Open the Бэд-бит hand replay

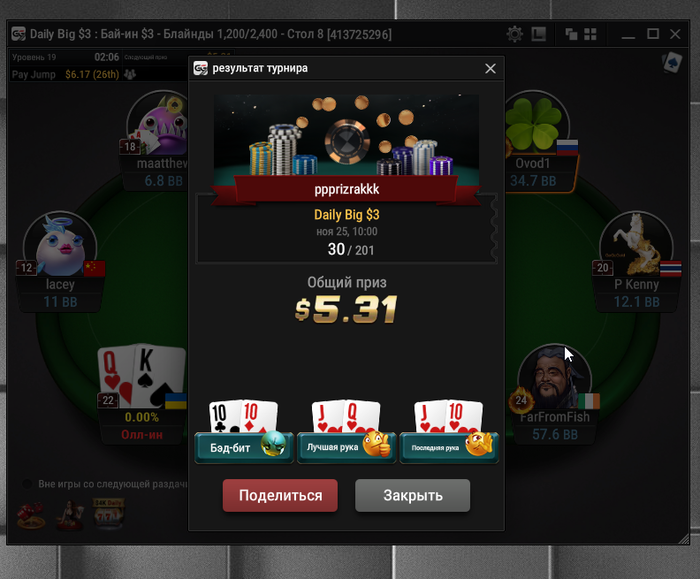point(243,446)
